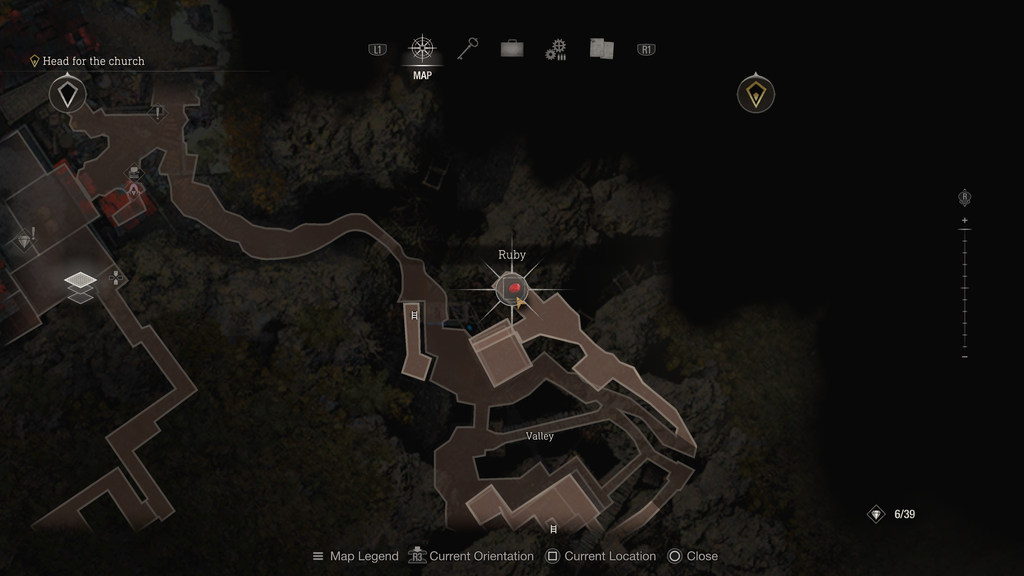
Task: Open the attaché case tab
Action: 512,48
